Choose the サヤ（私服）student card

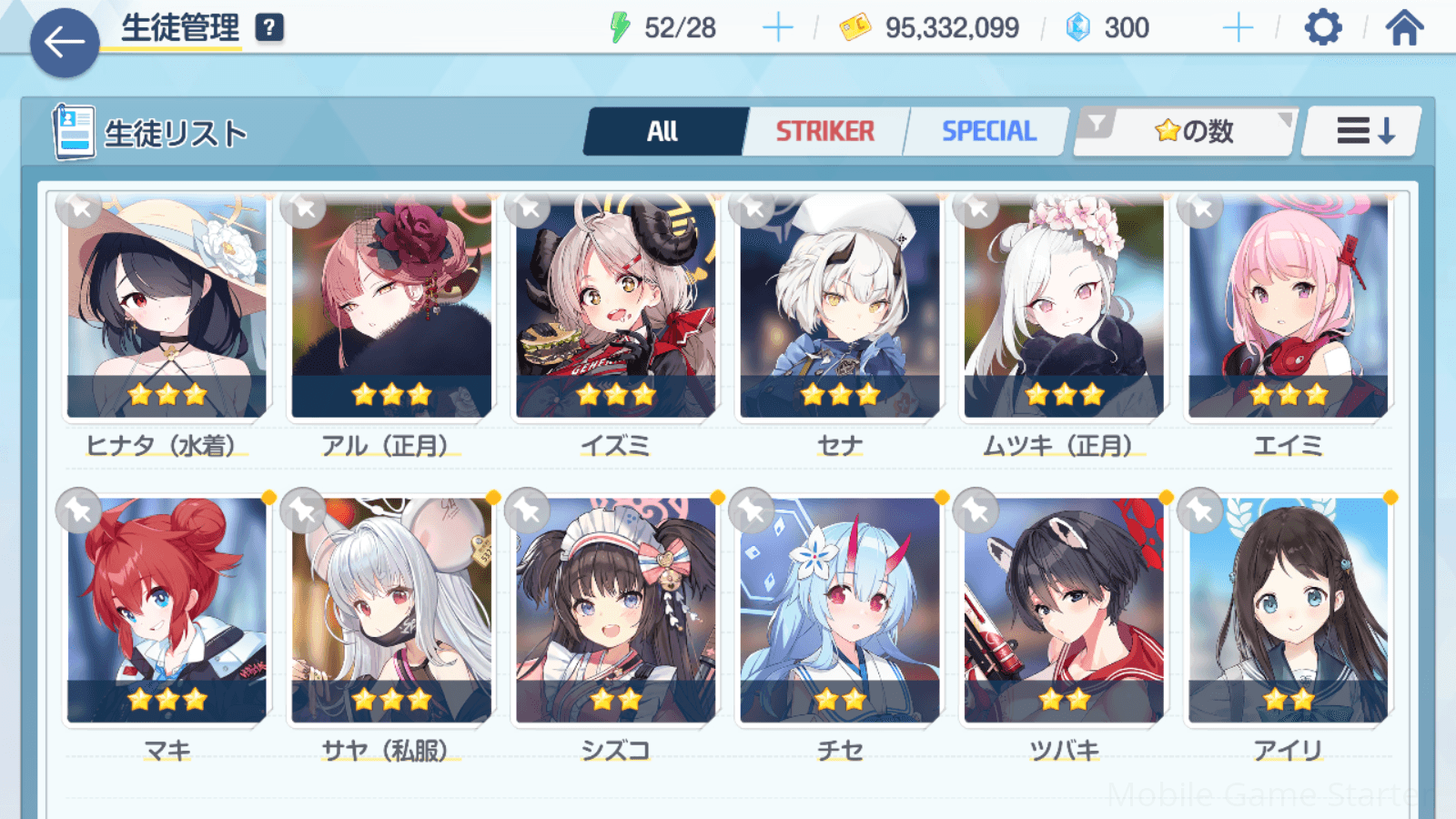[x=391, y=610]
